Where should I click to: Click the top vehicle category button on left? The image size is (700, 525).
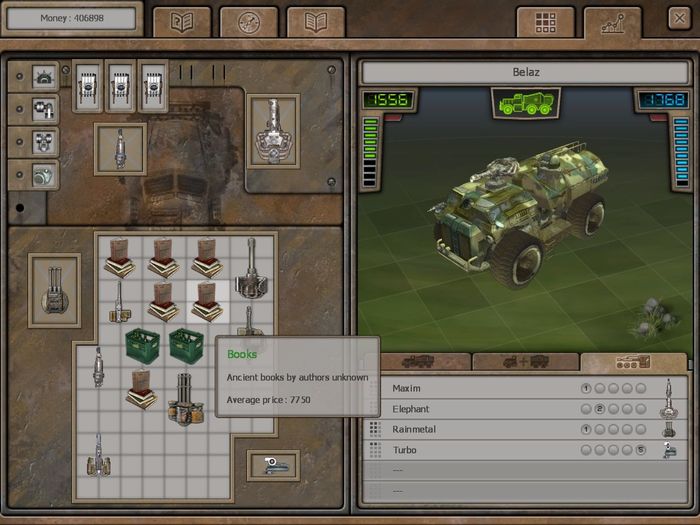pyautogui.click(x=44, y=77)
